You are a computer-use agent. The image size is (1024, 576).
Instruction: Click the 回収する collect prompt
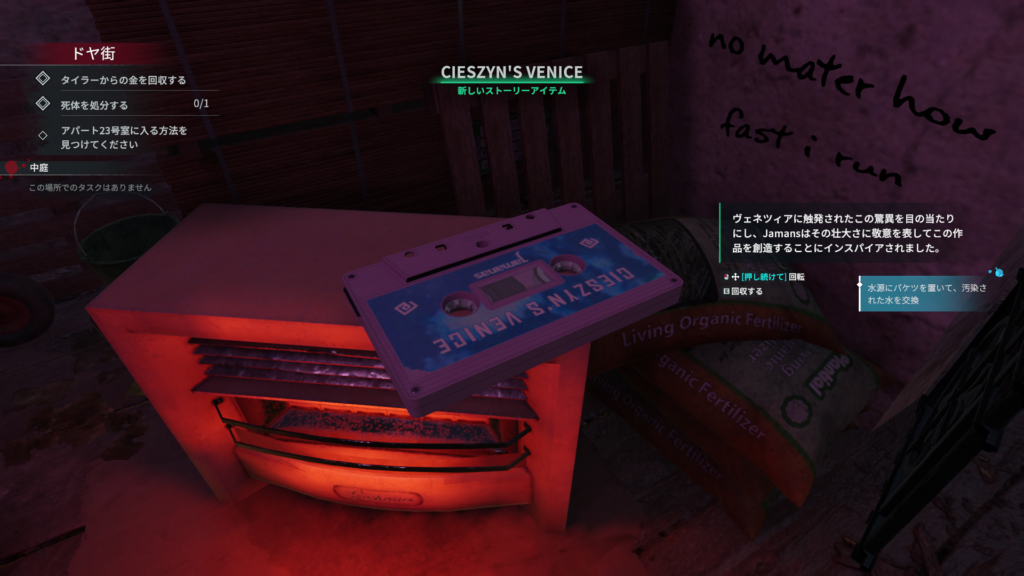point(747,292)
